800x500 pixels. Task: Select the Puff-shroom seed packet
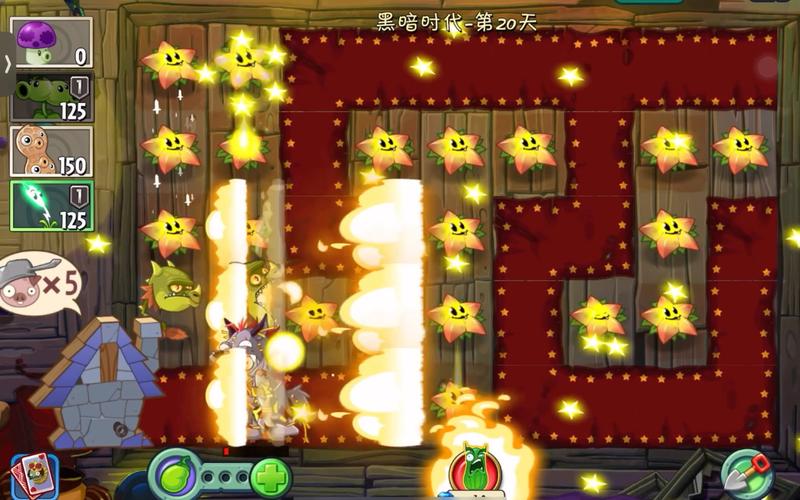pyautogui.click(x=52, y=44)
